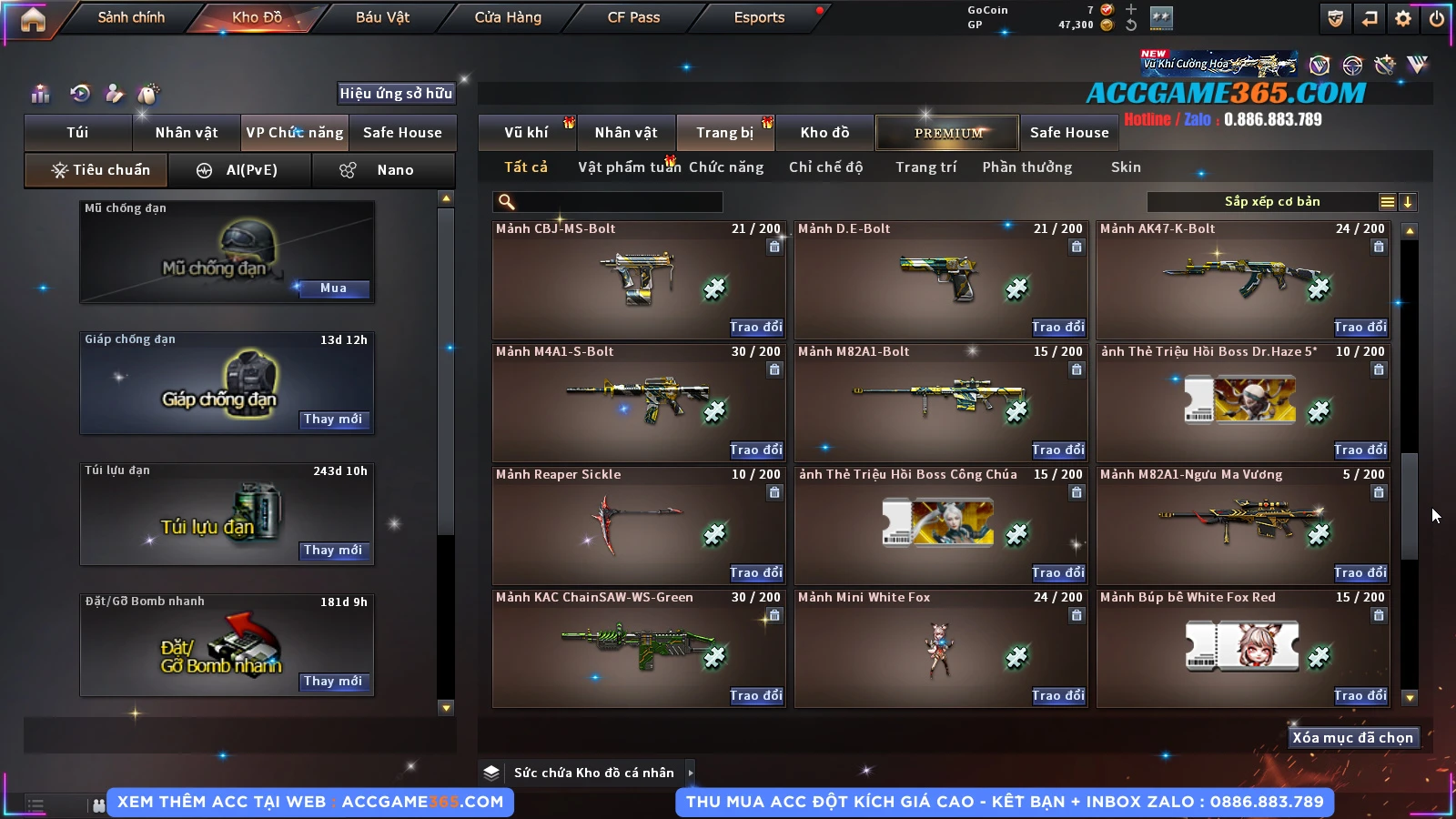Open the Hiệu ứng sở hữu button
Image resolution: width=1456 pixels, height=819 pixels.
coord(396,93)
